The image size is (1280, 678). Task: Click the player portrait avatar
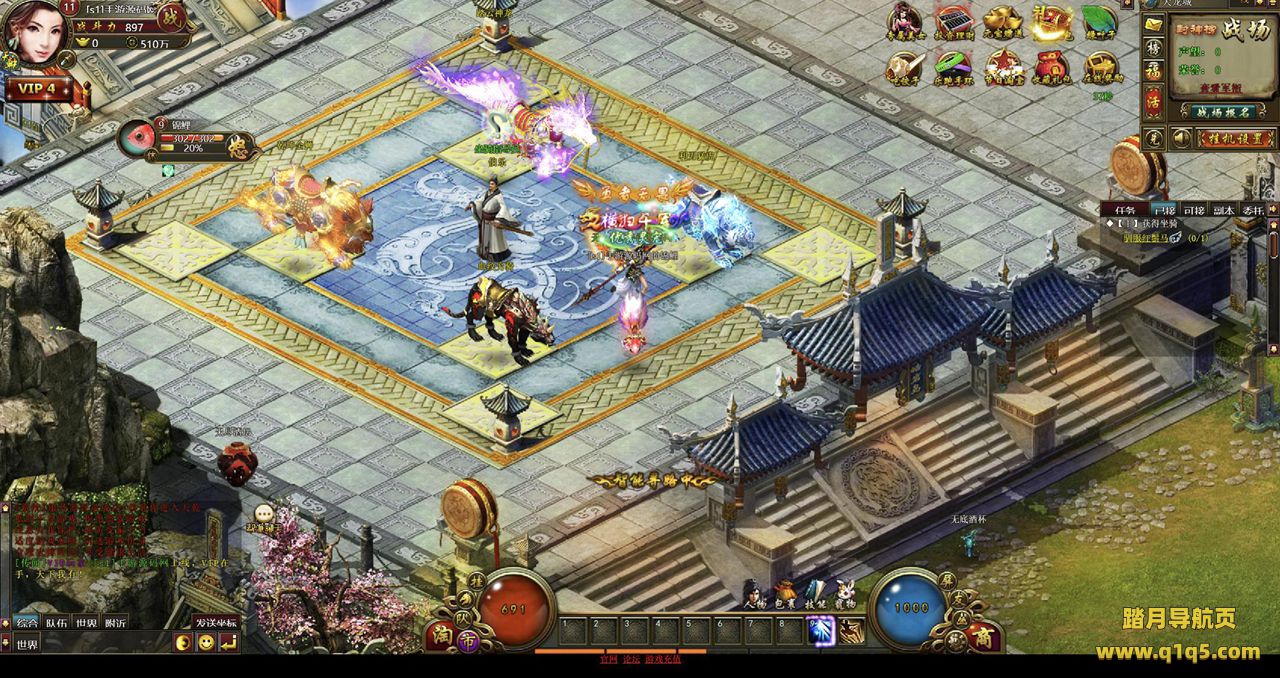(x=35, y=32)
